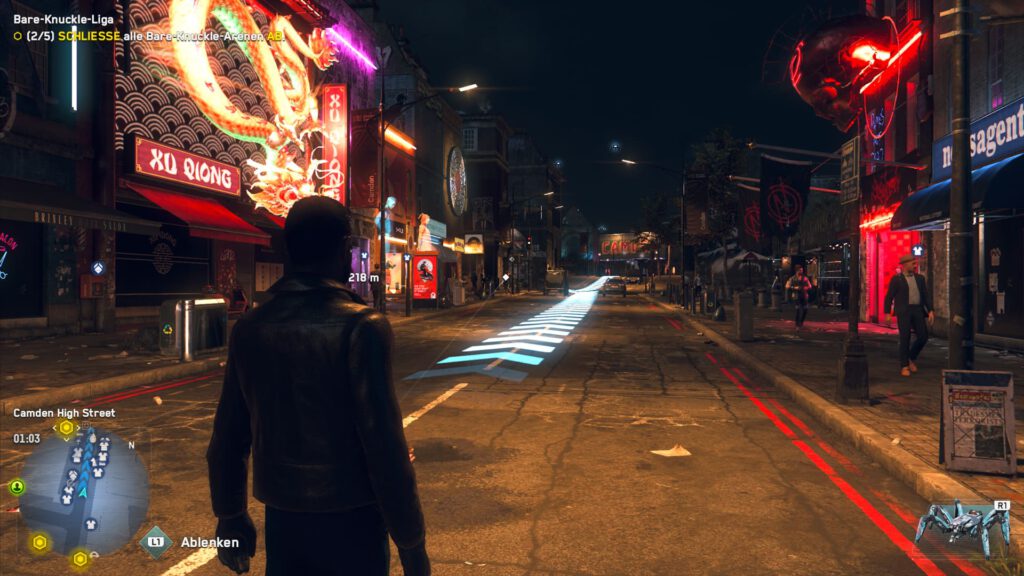Screen dimensions: 1024x576
Task: Open the circular minimap
Action: 84,491
